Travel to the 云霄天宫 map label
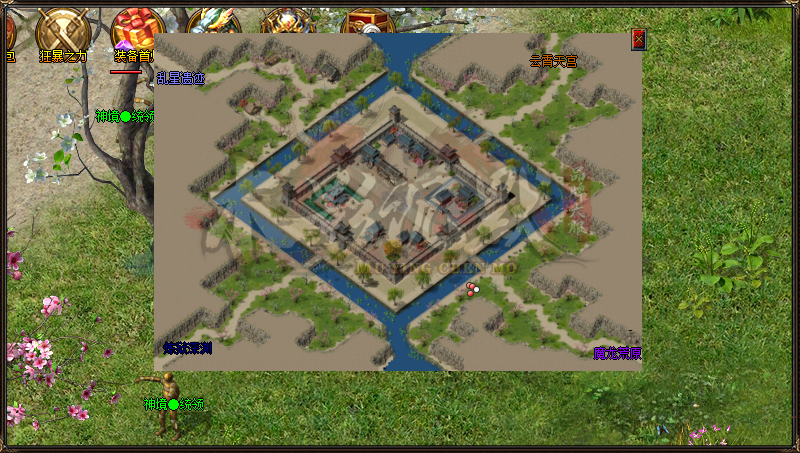Viewport: 800px width, 453px height. [553, 61]
